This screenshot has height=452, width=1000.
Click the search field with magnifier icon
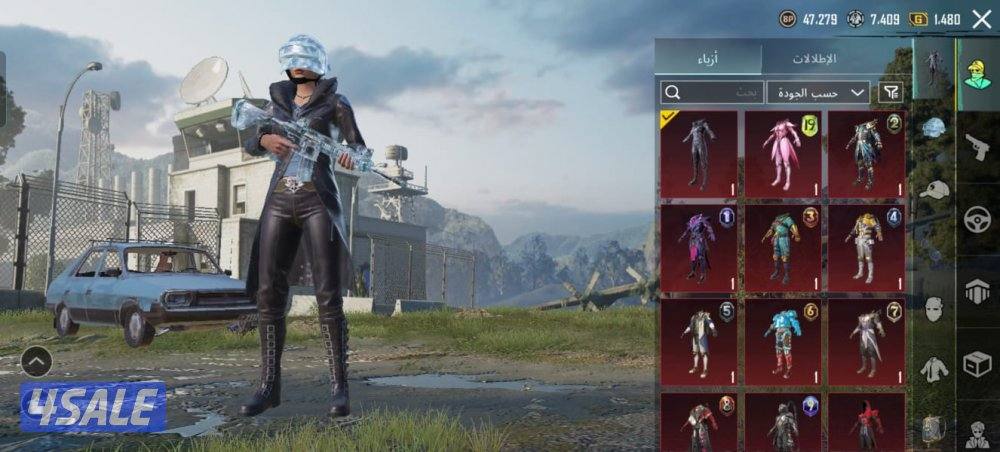pyautogui.click(x=711, y=92)
